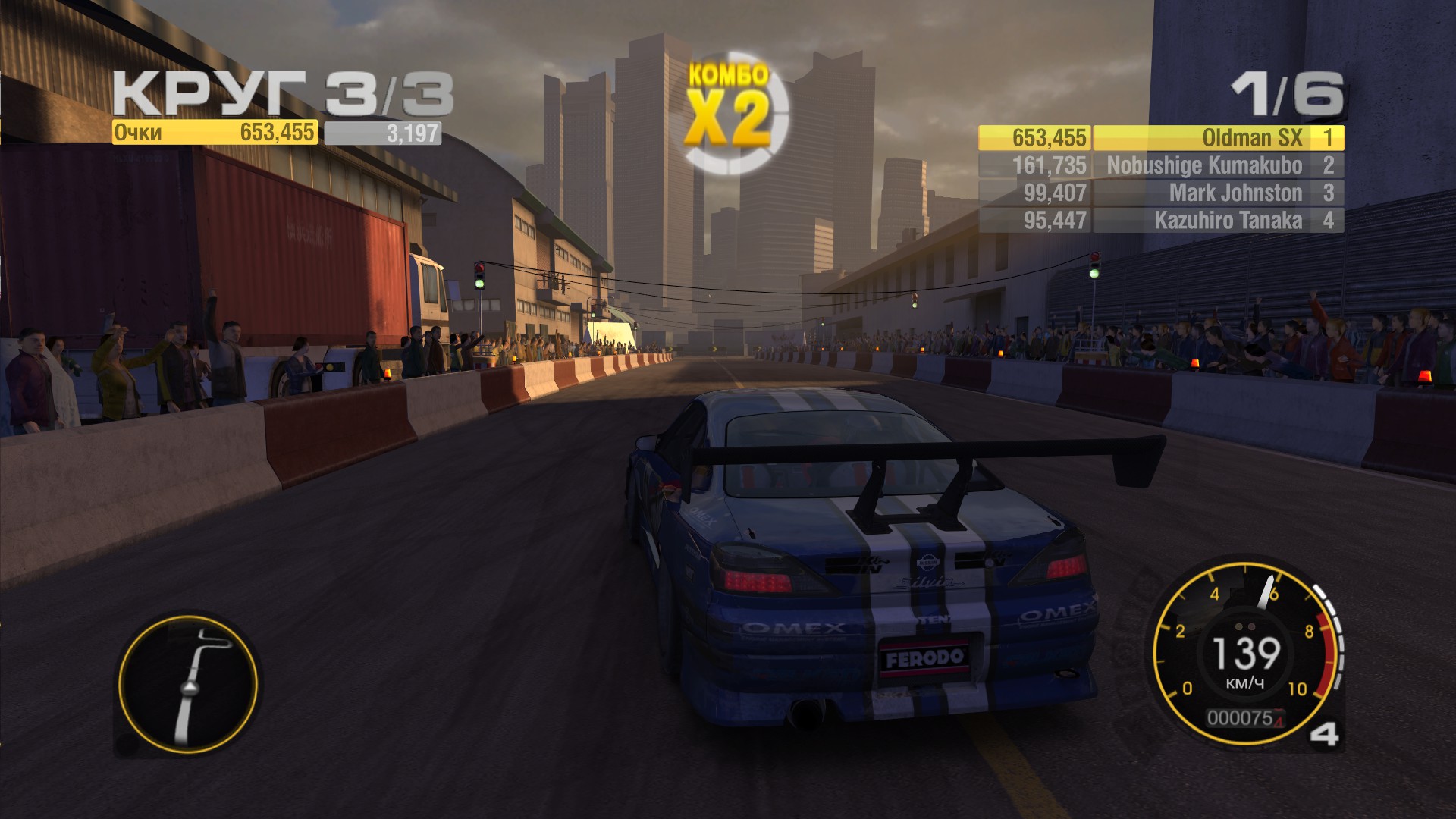
Task: Choose the Mark Johnston standings row
Action: [1160, 193]
